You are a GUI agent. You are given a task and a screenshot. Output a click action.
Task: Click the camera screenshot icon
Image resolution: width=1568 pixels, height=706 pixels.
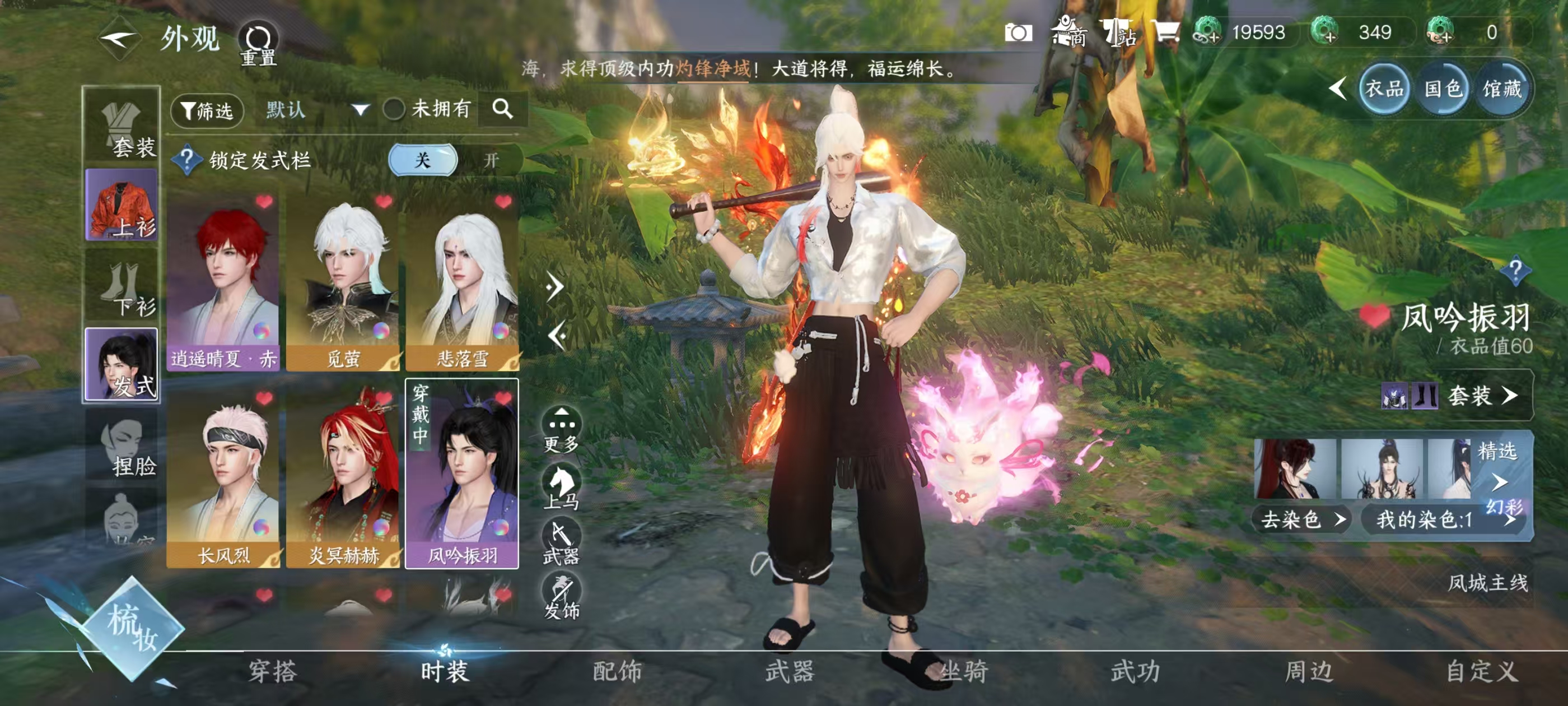tap(1018, 32)
